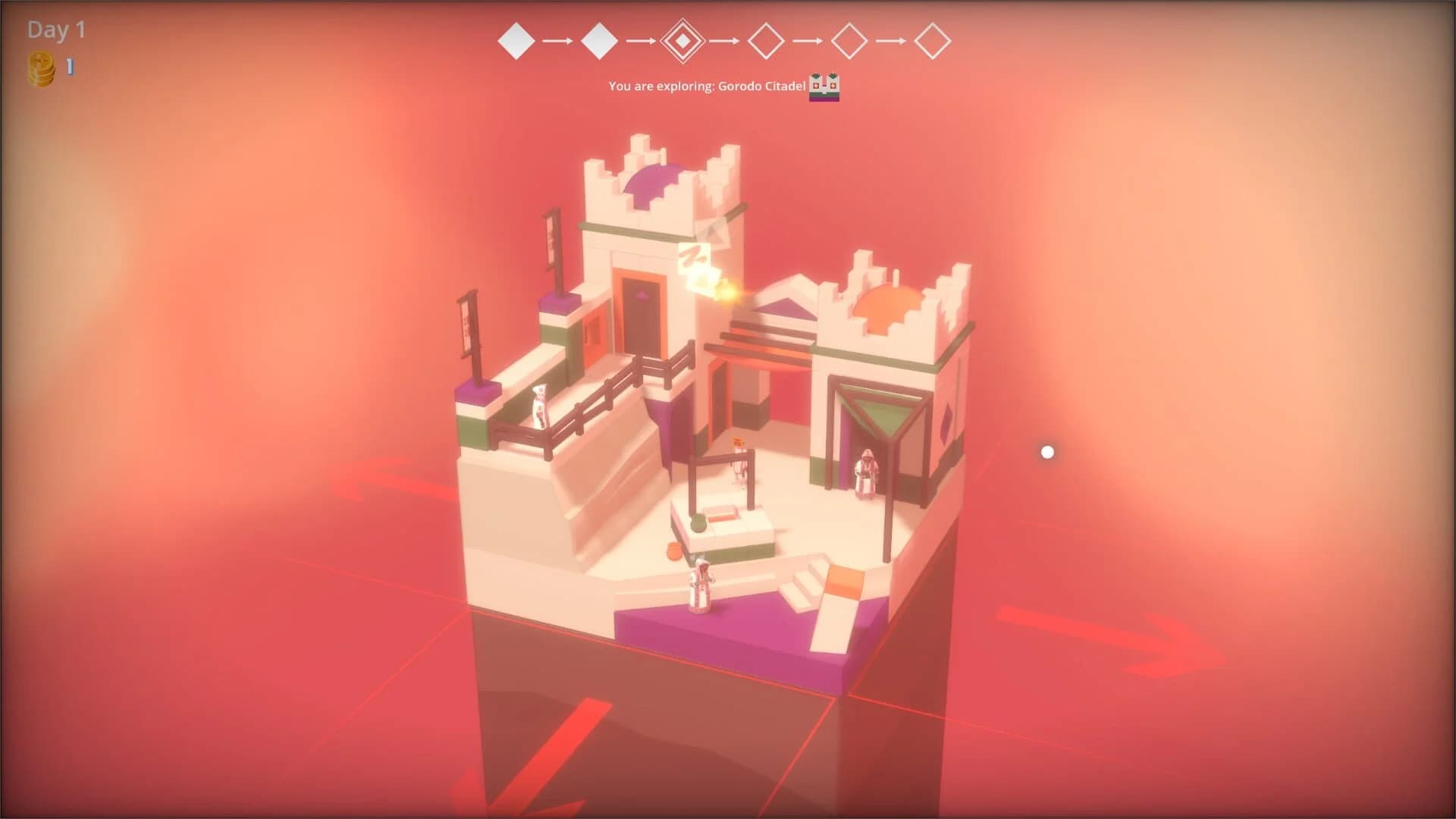Viewport: 1456px width, 819px height.
Task: Click the villager standing on the purple platform
Action: 698,584
